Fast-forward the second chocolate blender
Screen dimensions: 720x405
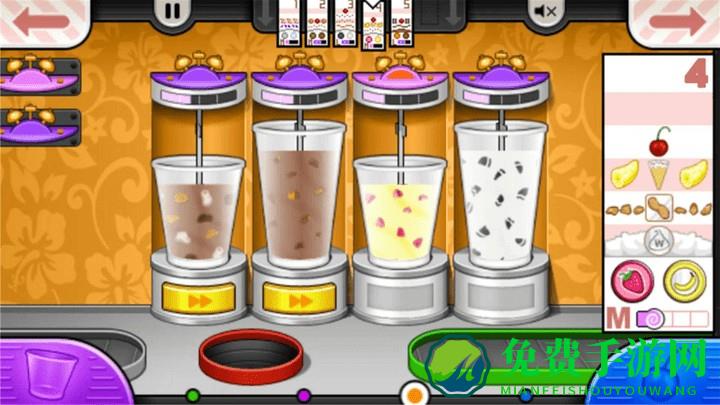pos(300,297)
